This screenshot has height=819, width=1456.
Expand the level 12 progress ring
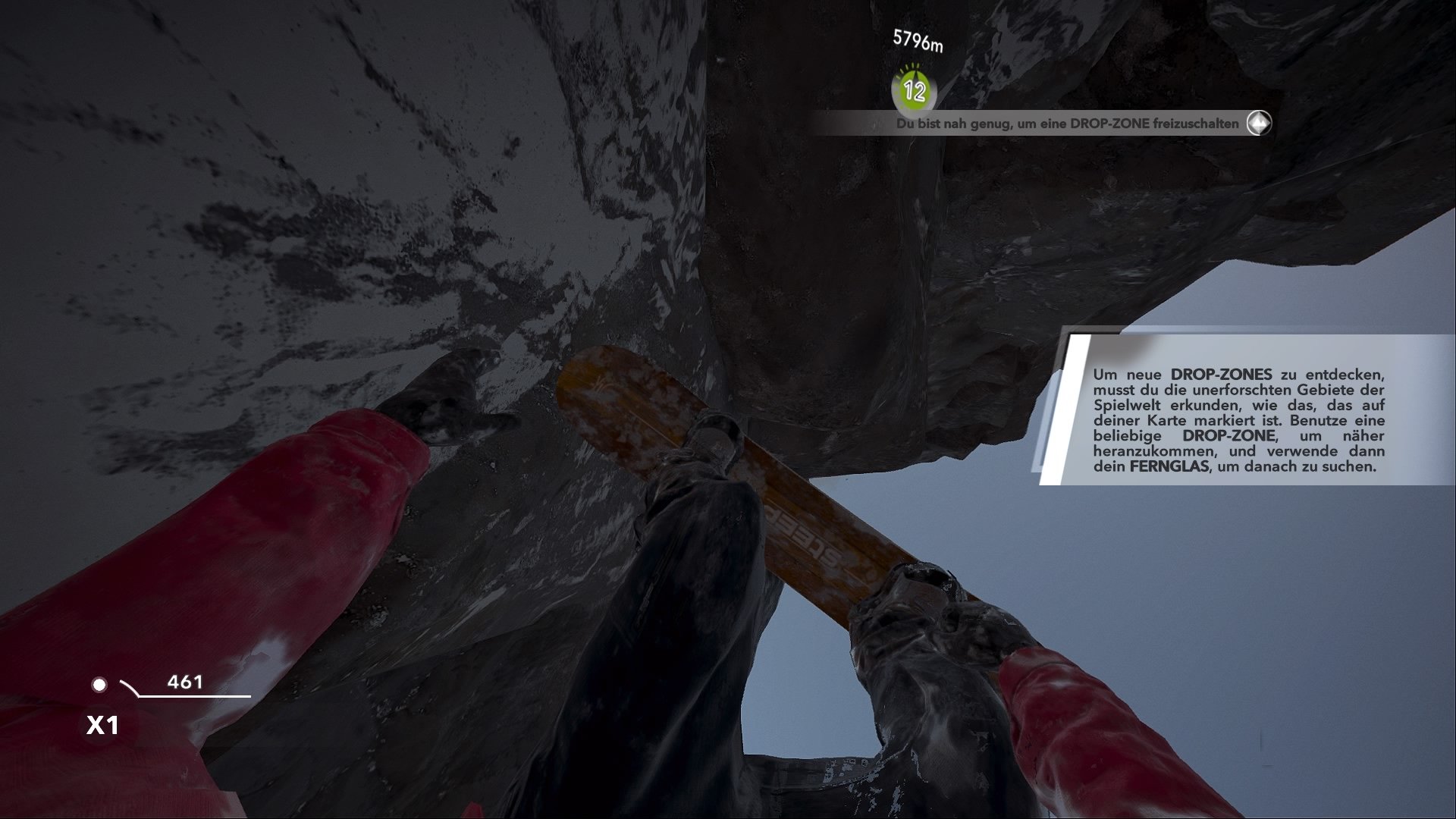915,91
